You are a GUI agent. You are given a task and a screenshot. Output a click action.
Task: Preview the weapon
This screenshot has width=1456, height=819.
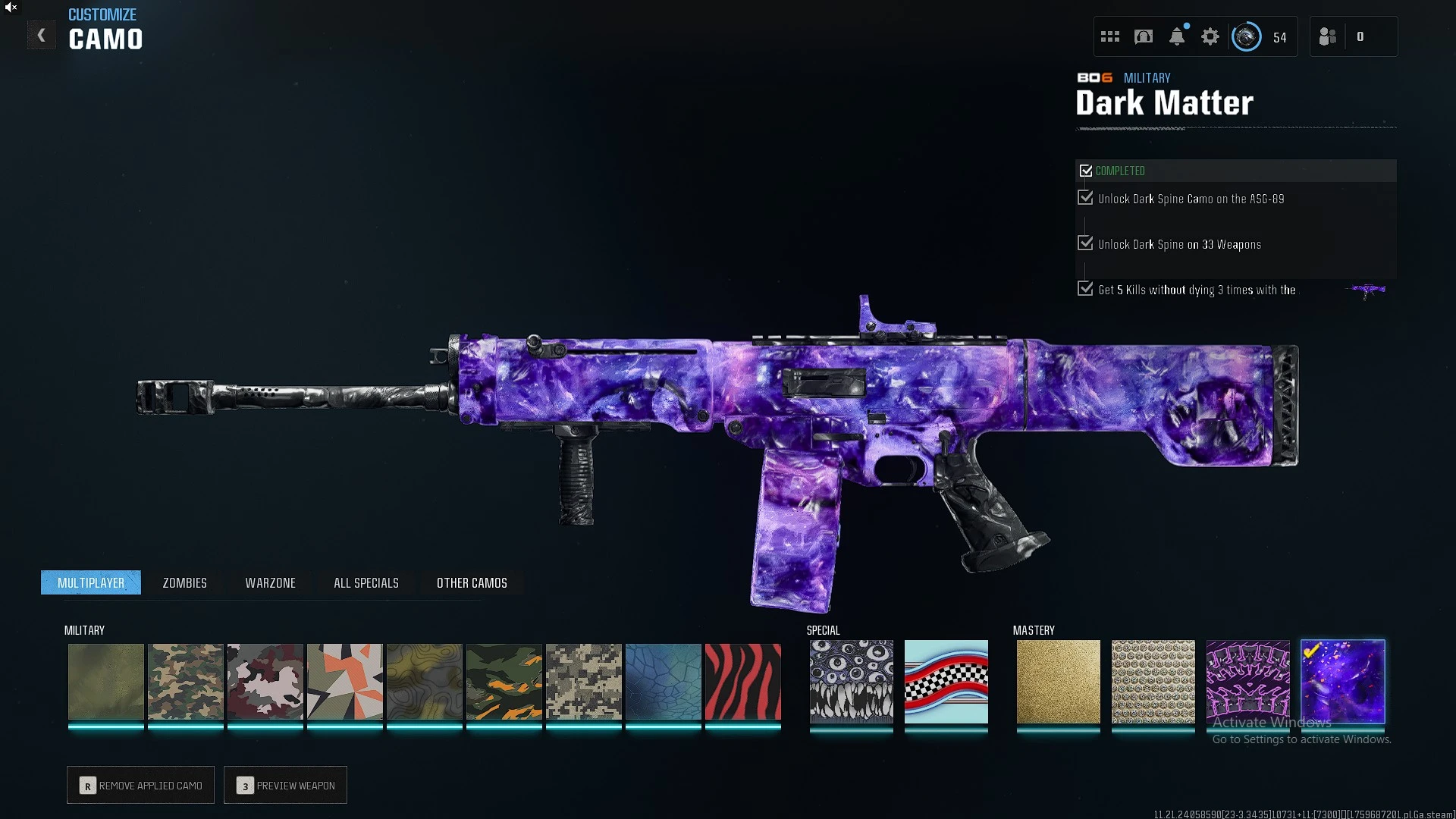point(285,785)
